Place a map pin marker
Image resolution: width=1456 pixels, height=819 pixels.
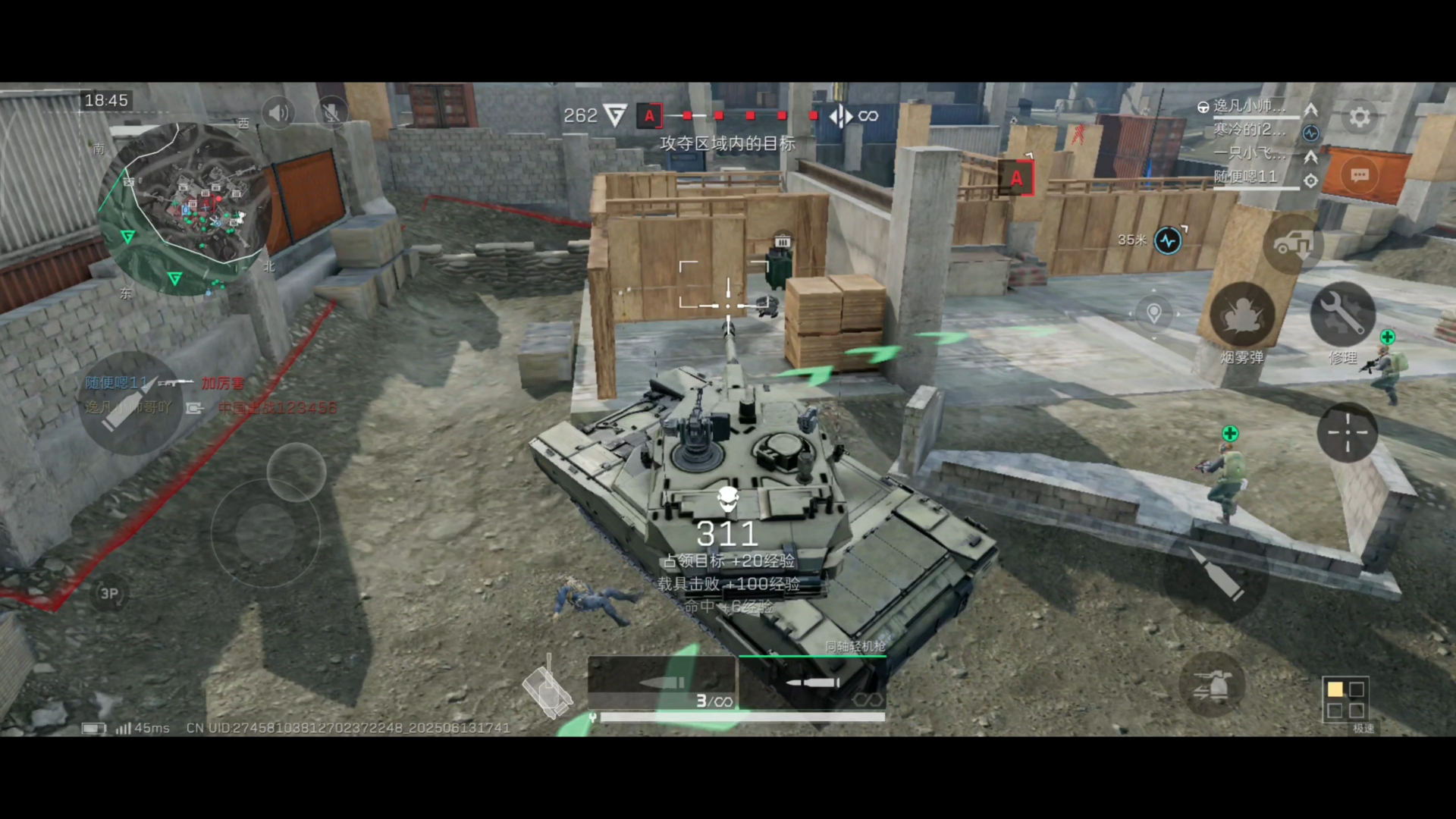click(1153, 313)
